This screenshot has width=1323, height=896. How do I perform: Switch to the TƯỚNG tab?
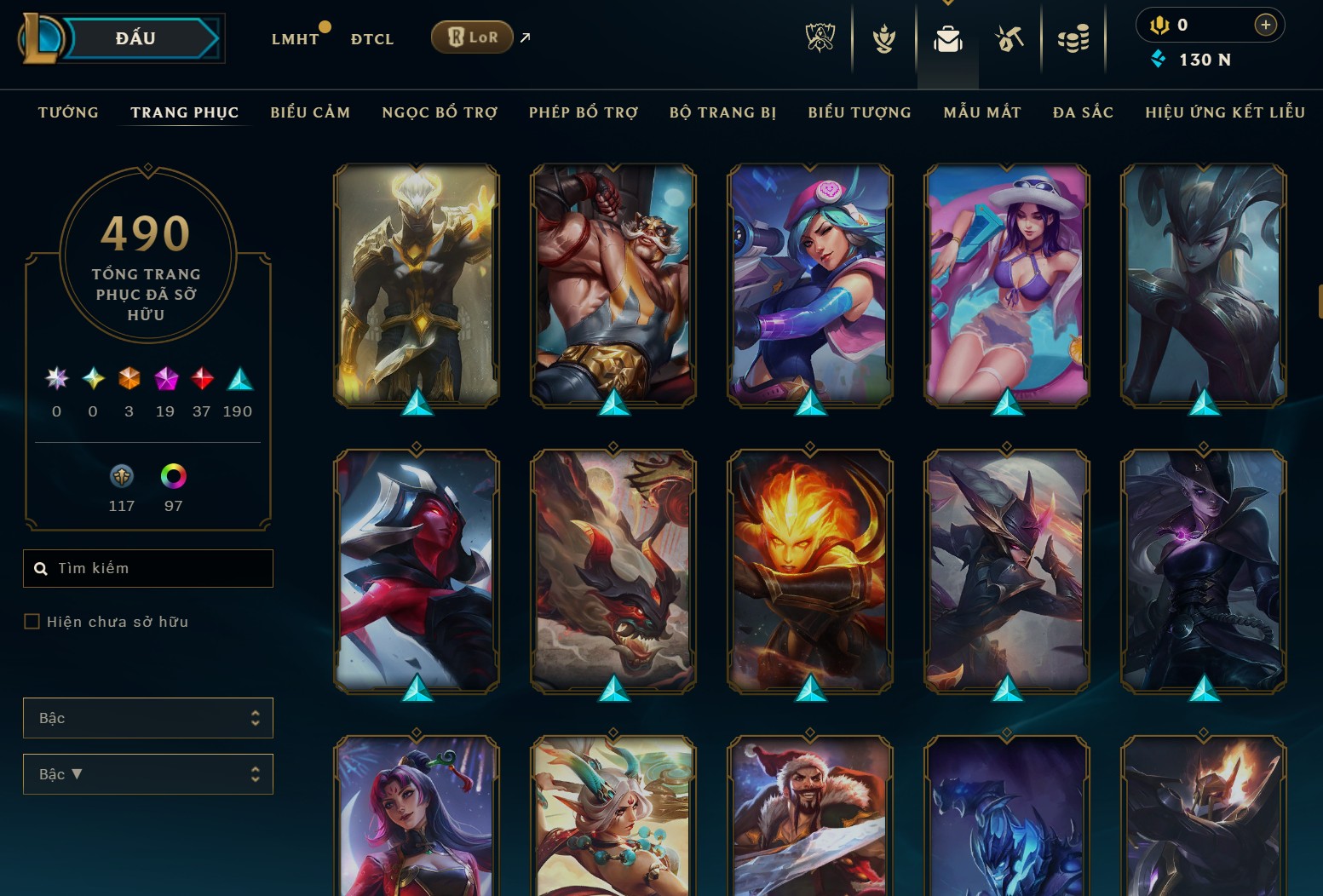pos(68,112)
